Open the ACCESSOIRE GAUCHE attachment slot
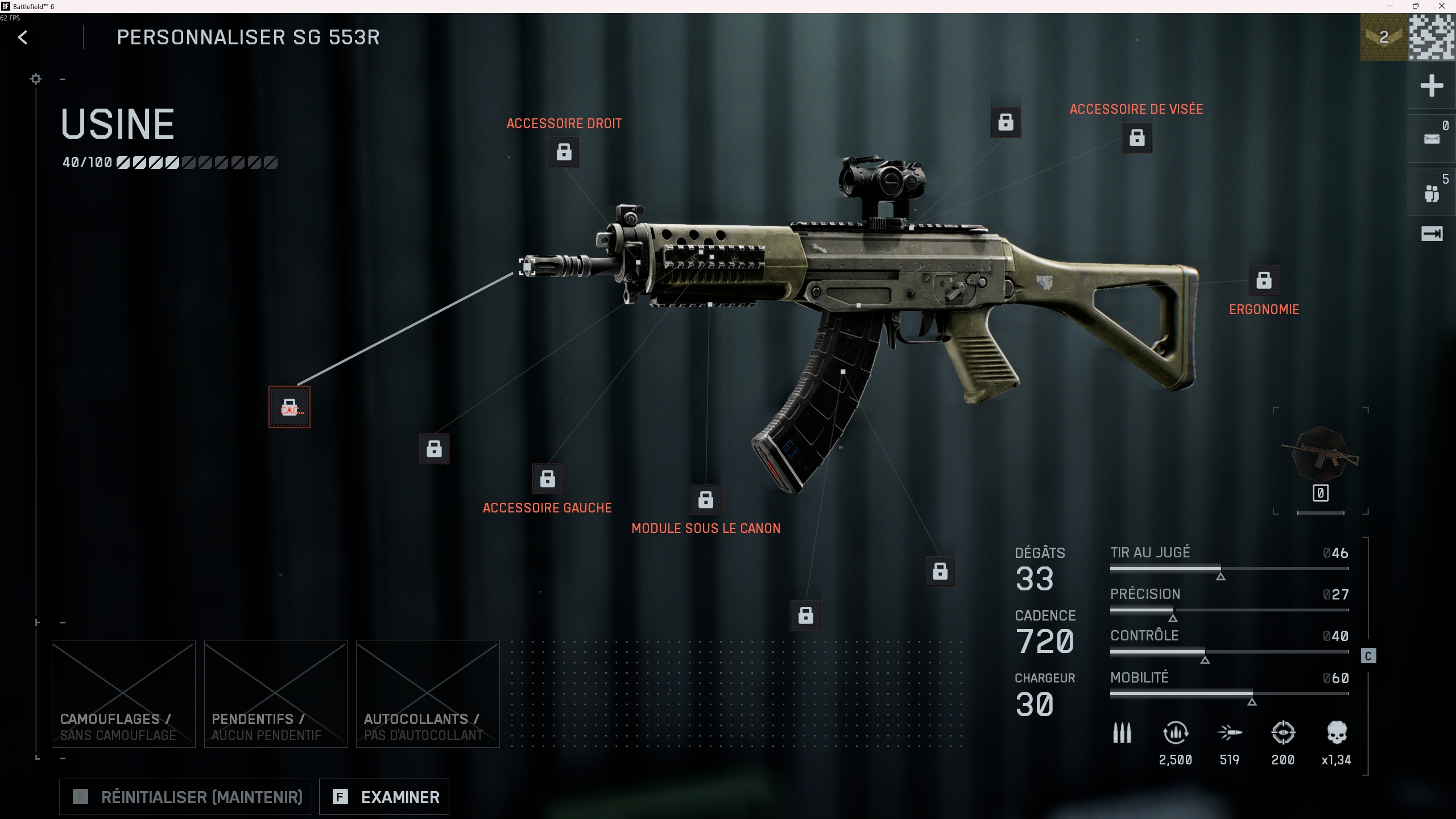Viewport: 1456px width, 819px height. pos(547,478)
